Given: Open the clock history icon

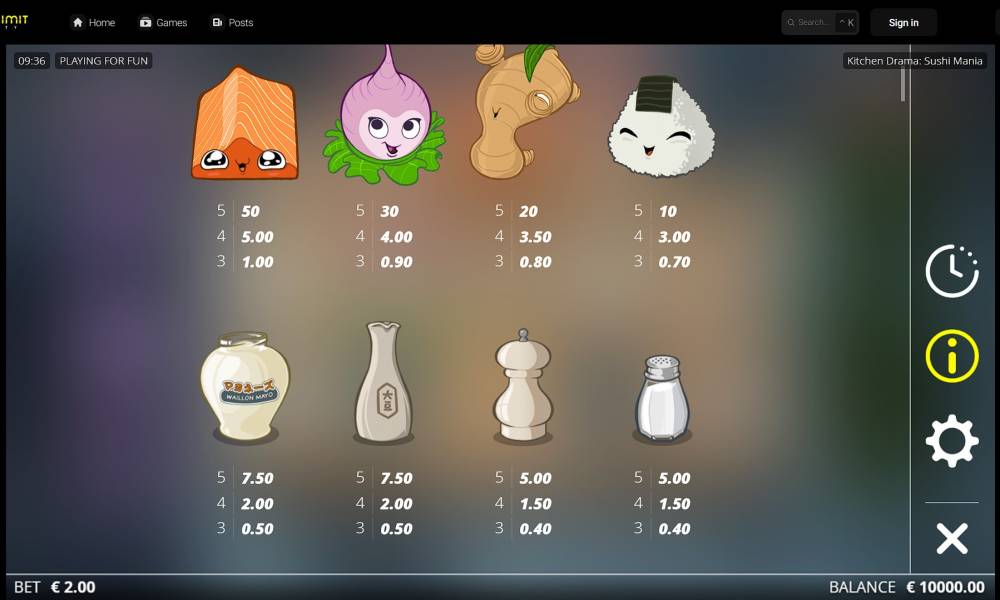Looking at the screenshot, I should (951, 270).
